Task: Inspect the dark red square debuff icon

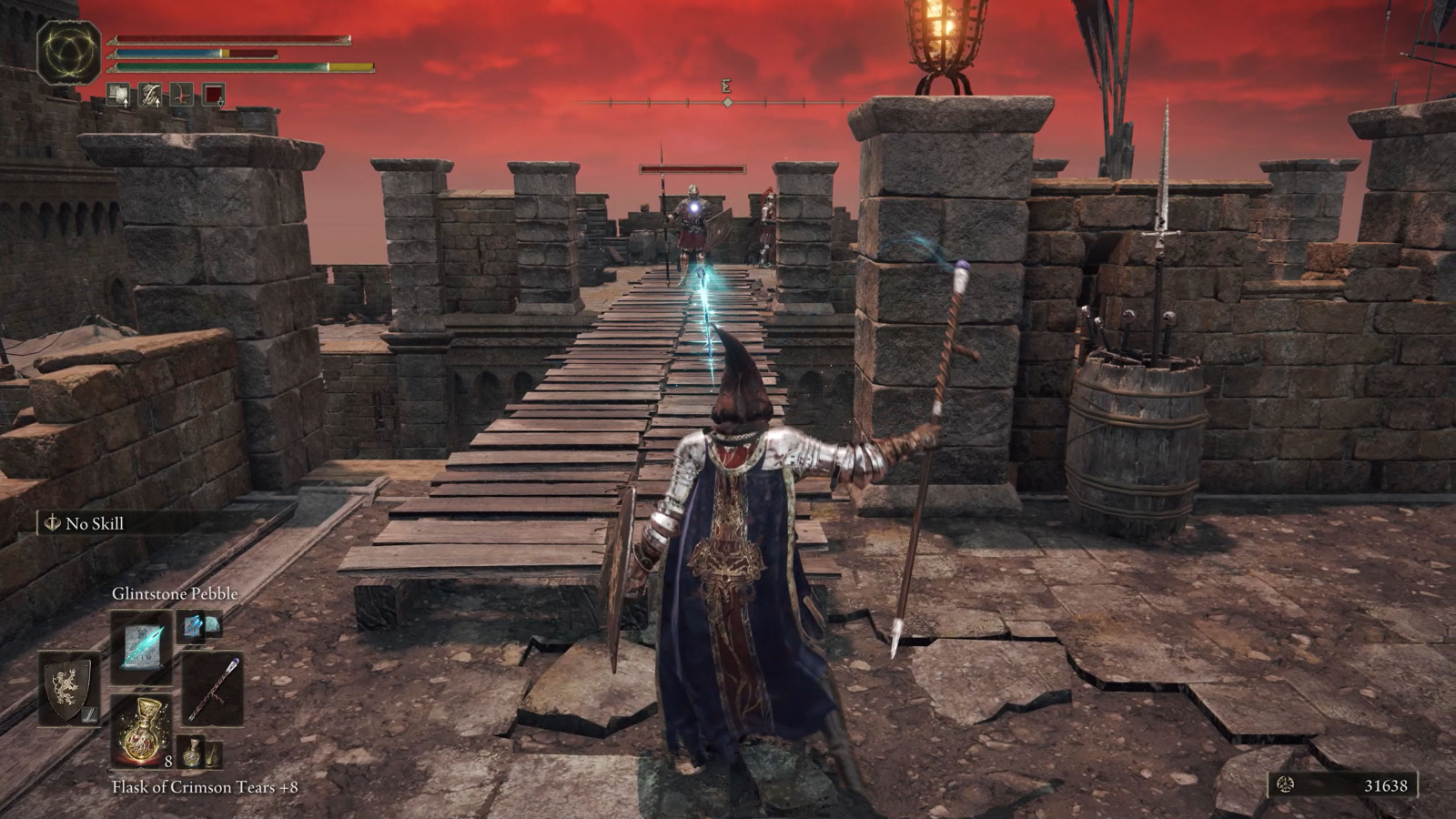Action: [214, 95]
